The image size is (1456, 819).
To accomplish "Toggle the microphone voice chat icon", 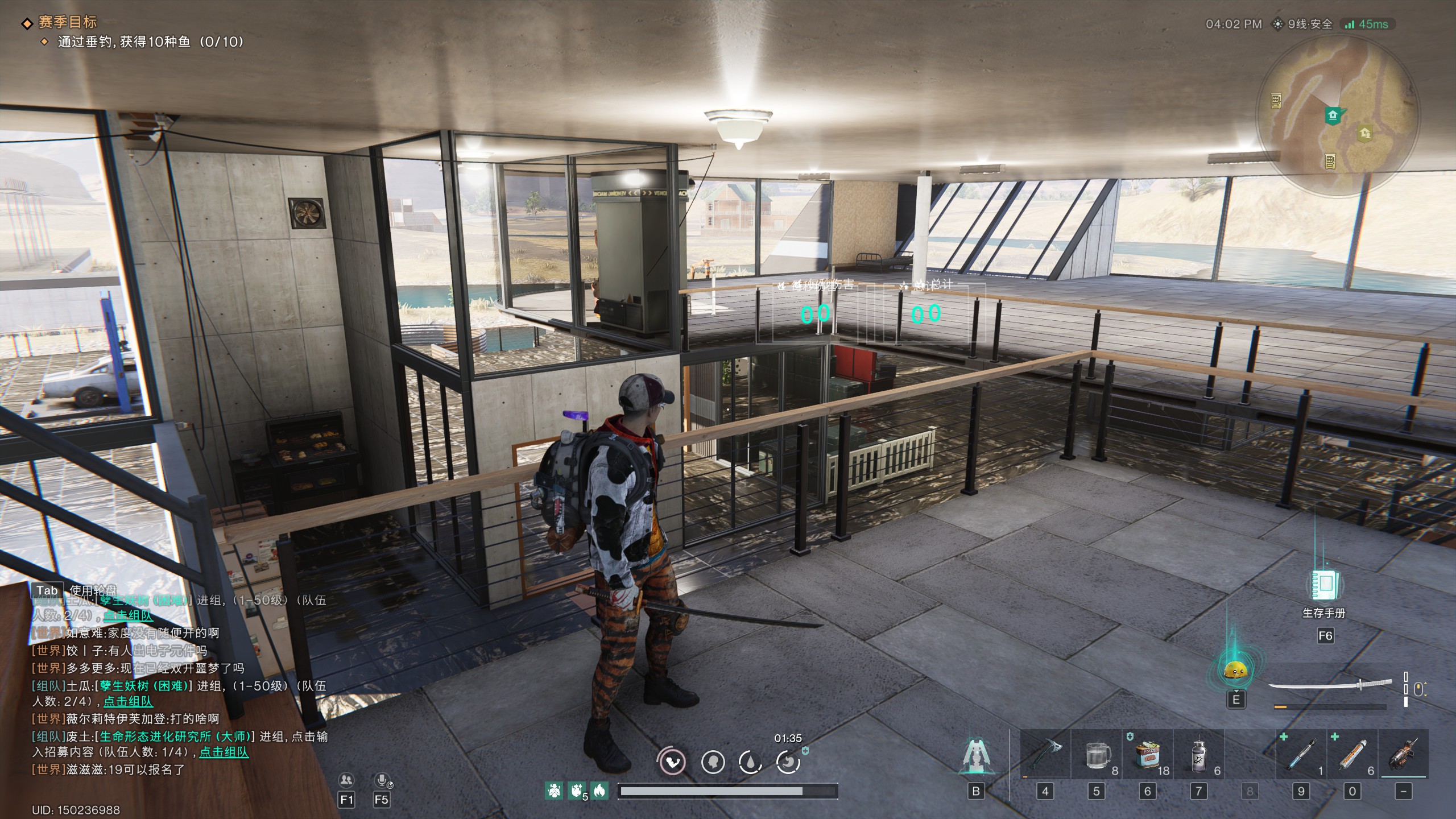I will (x=382, y=780).
